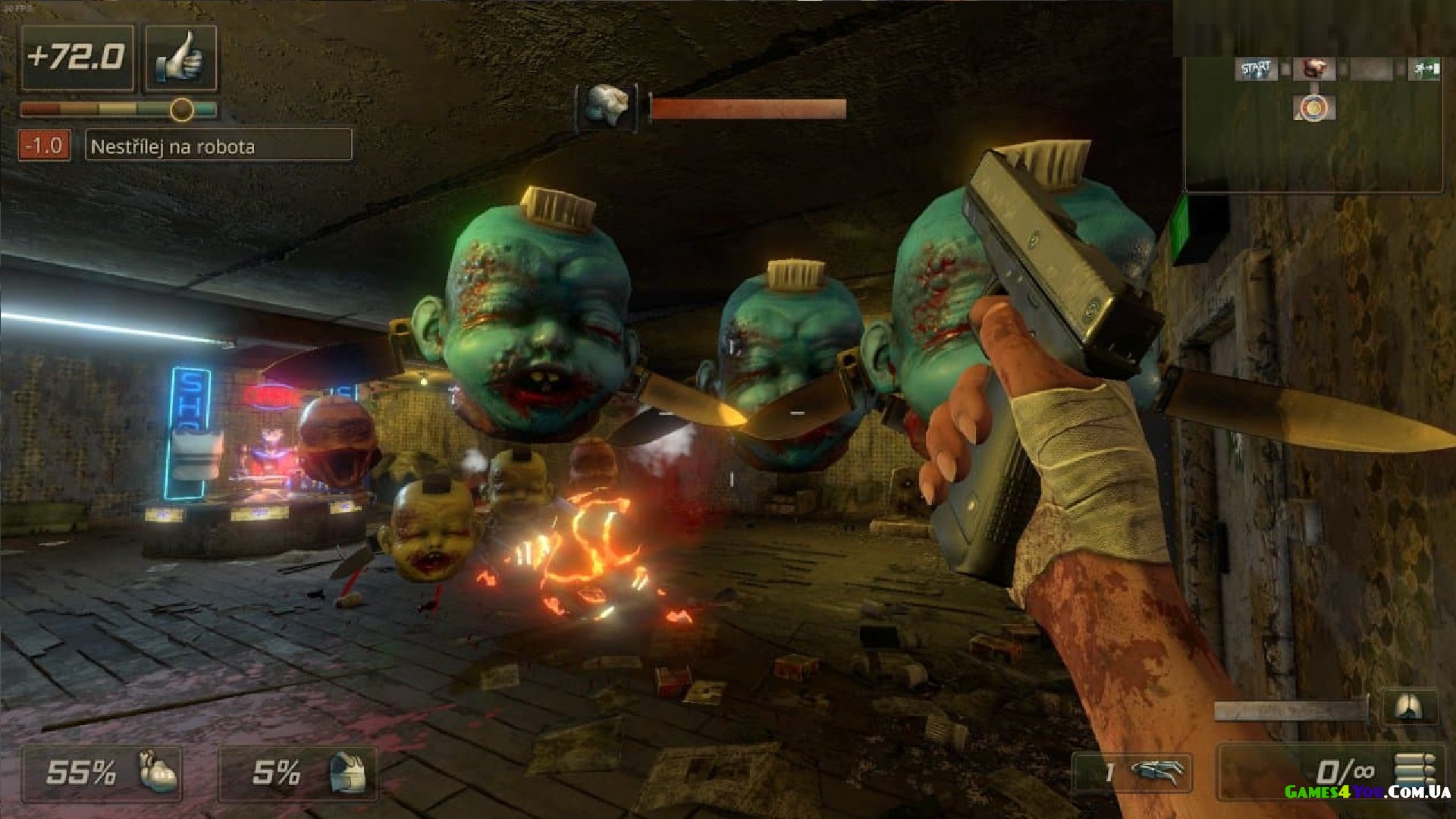Select the "Nestřílej na robota" objective entry

[x=218, y=145]
